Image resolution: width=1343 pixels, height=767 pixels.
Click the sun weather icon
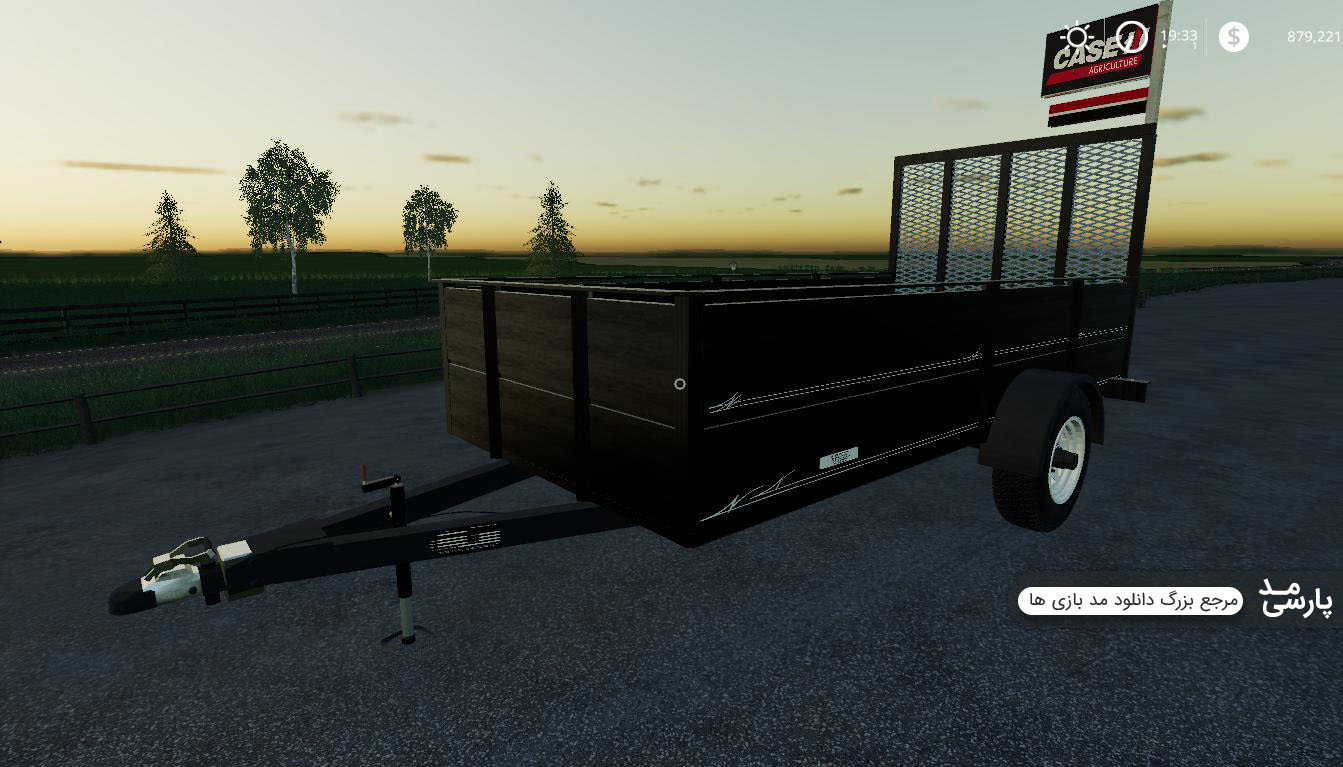coord(1077,37)
